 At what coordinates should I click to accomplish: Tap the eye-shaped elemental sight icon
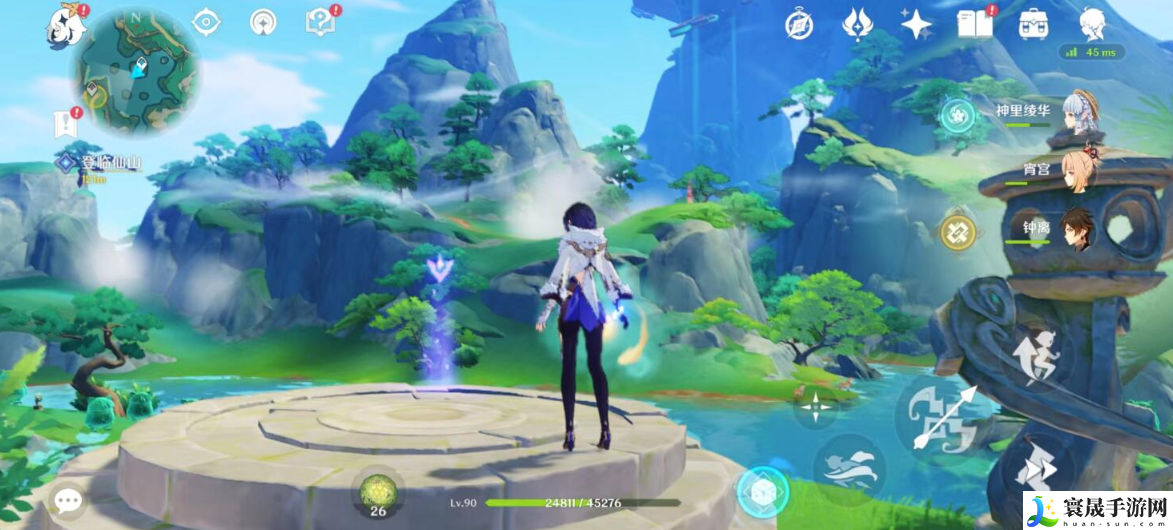[206, 22]
